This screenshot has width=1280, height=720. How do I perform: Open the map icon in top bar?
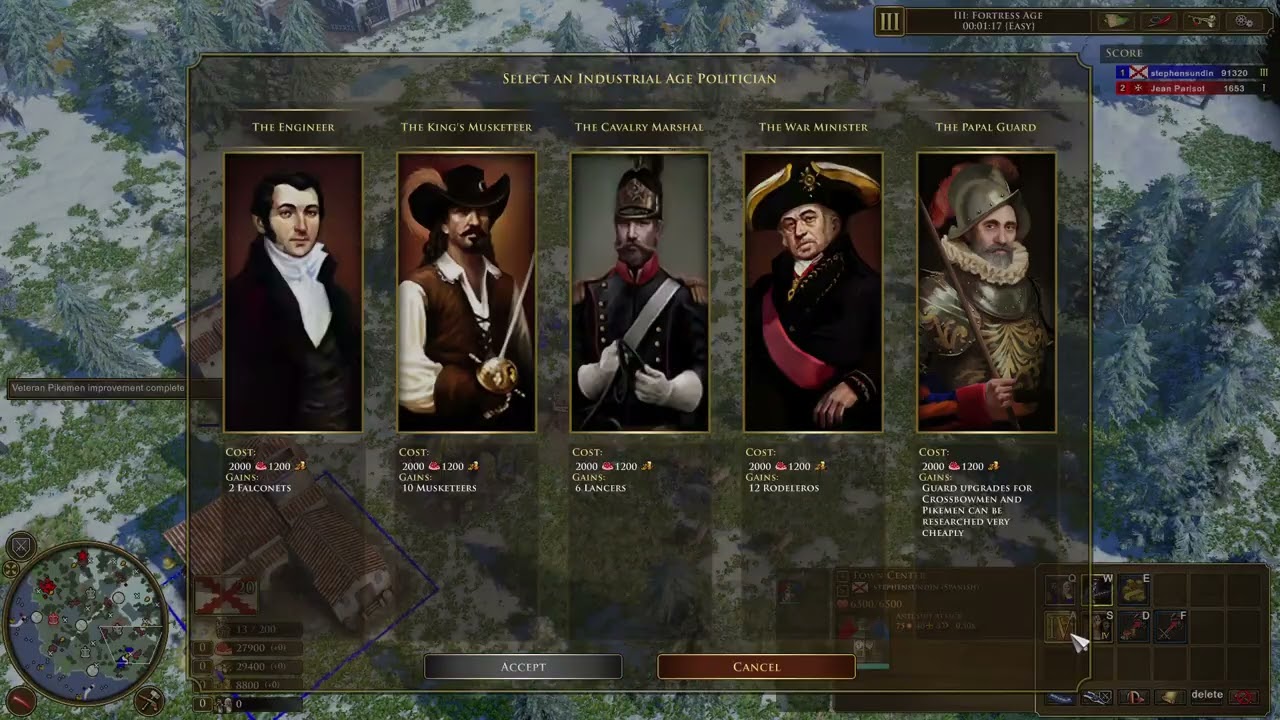pos(1116,21)
